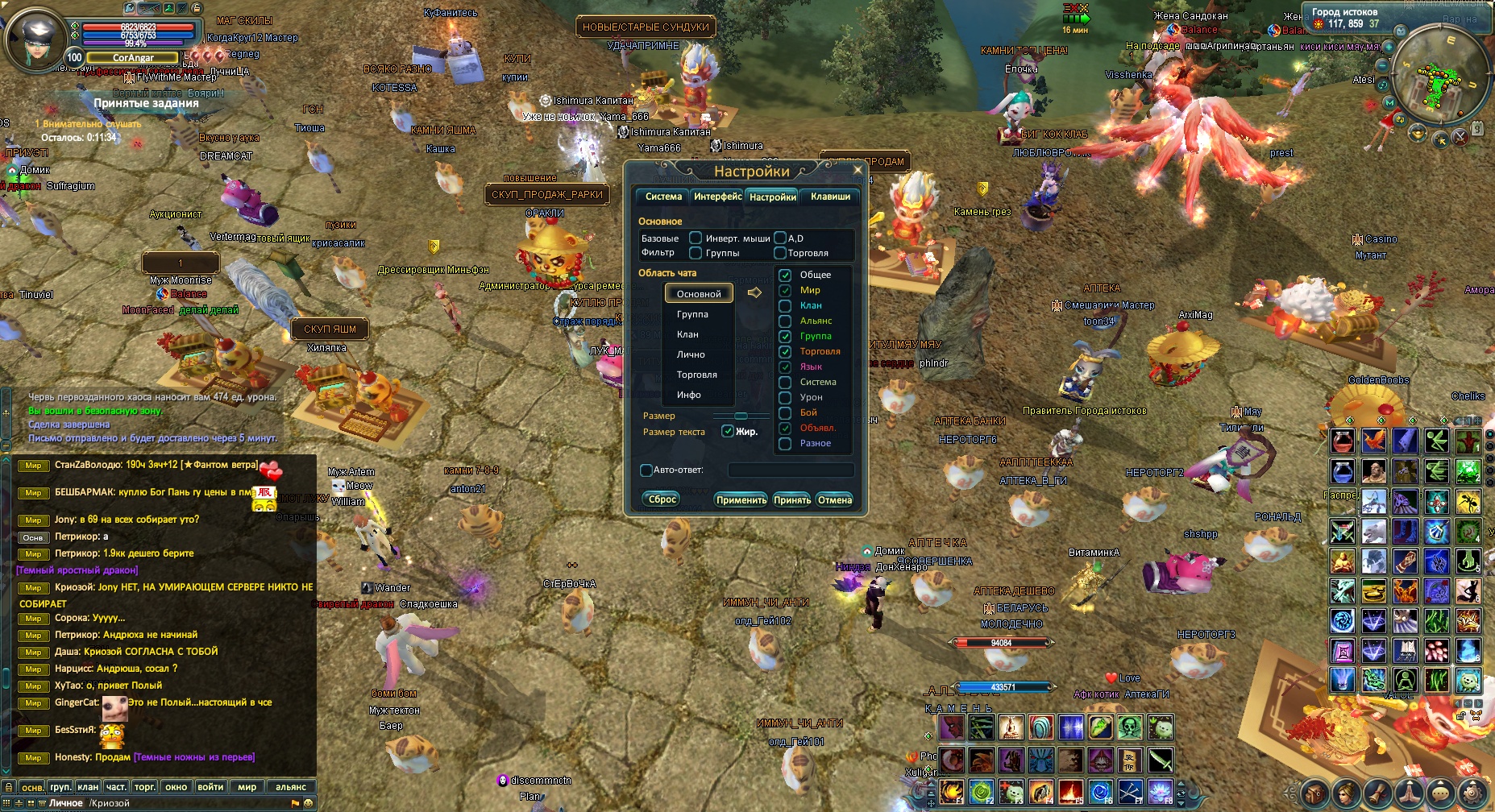This screenshot has height=812, width=1495.
Task: Click the Размер slider handle
Action: [x=741, y=416]
